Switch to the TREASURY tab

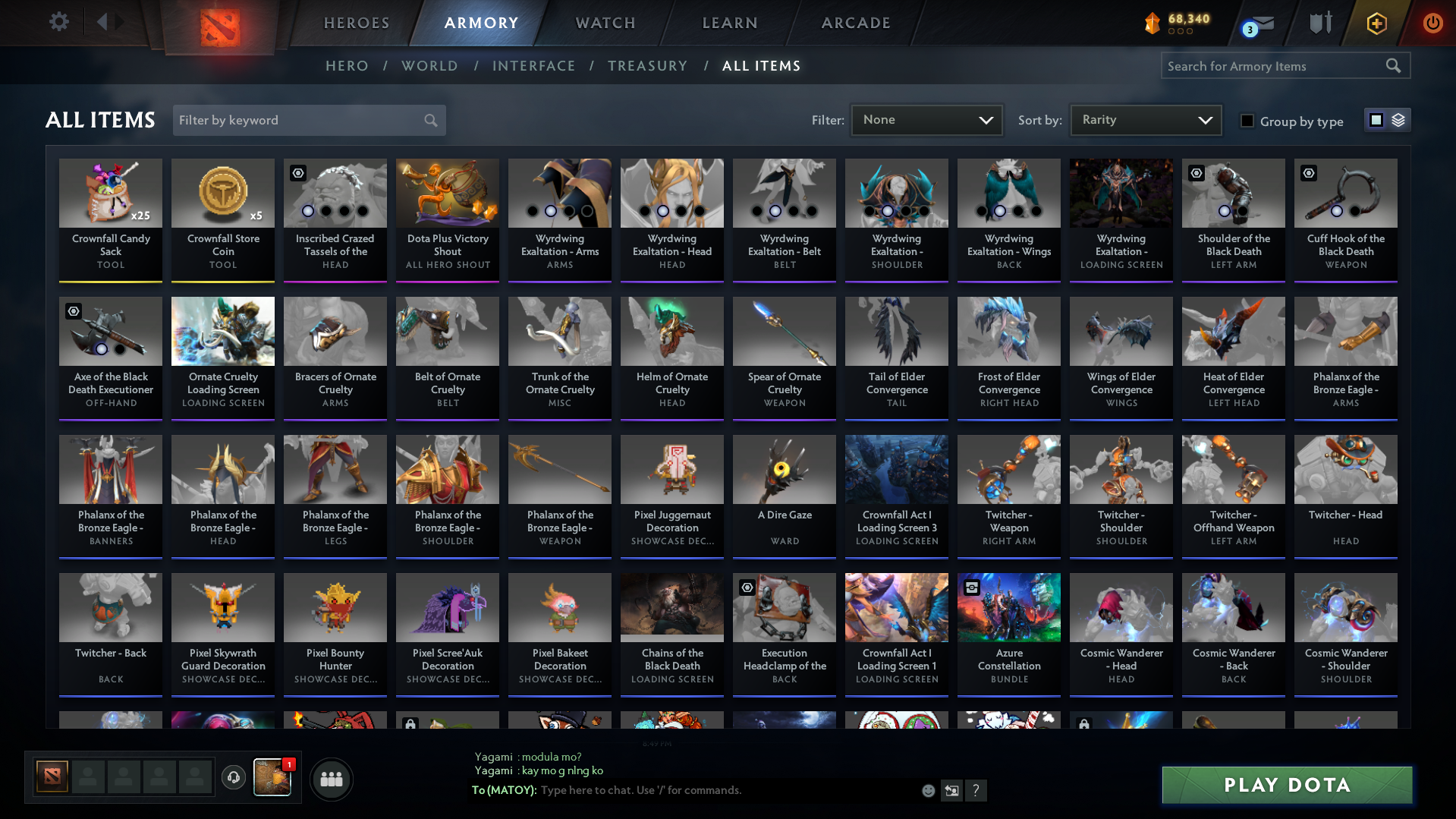(x=647, y=66)
